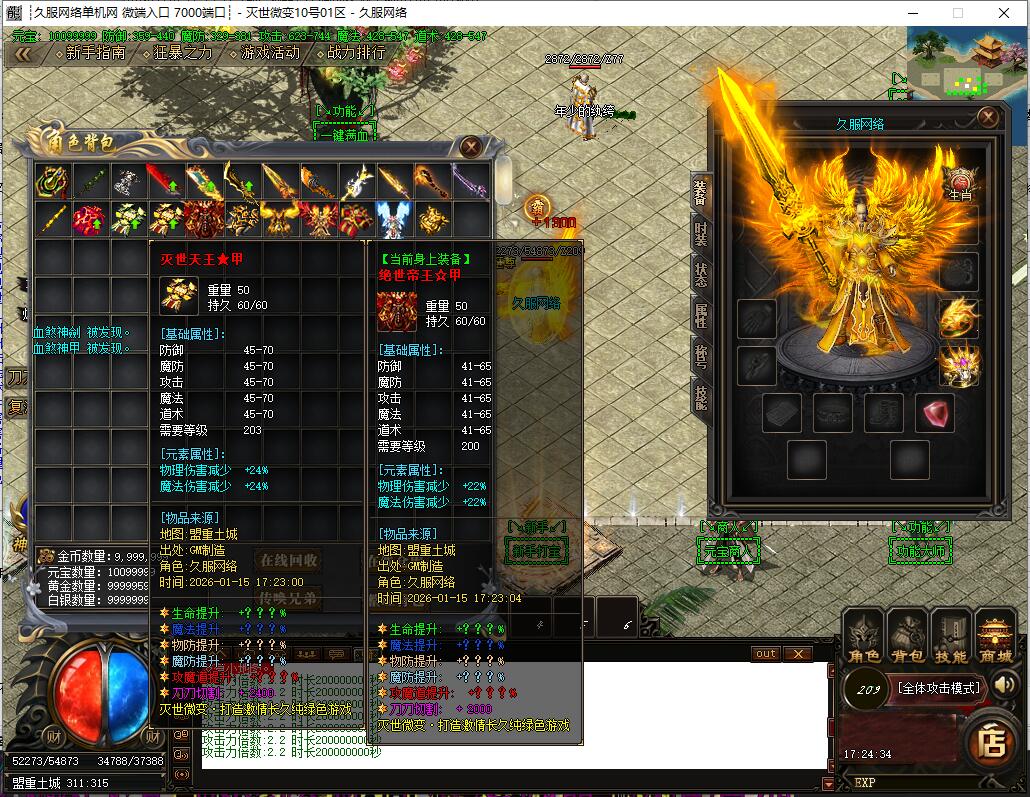Click the minimap in the corner
Viewport: 1030px width, 797px height.
tap(966, 60)
